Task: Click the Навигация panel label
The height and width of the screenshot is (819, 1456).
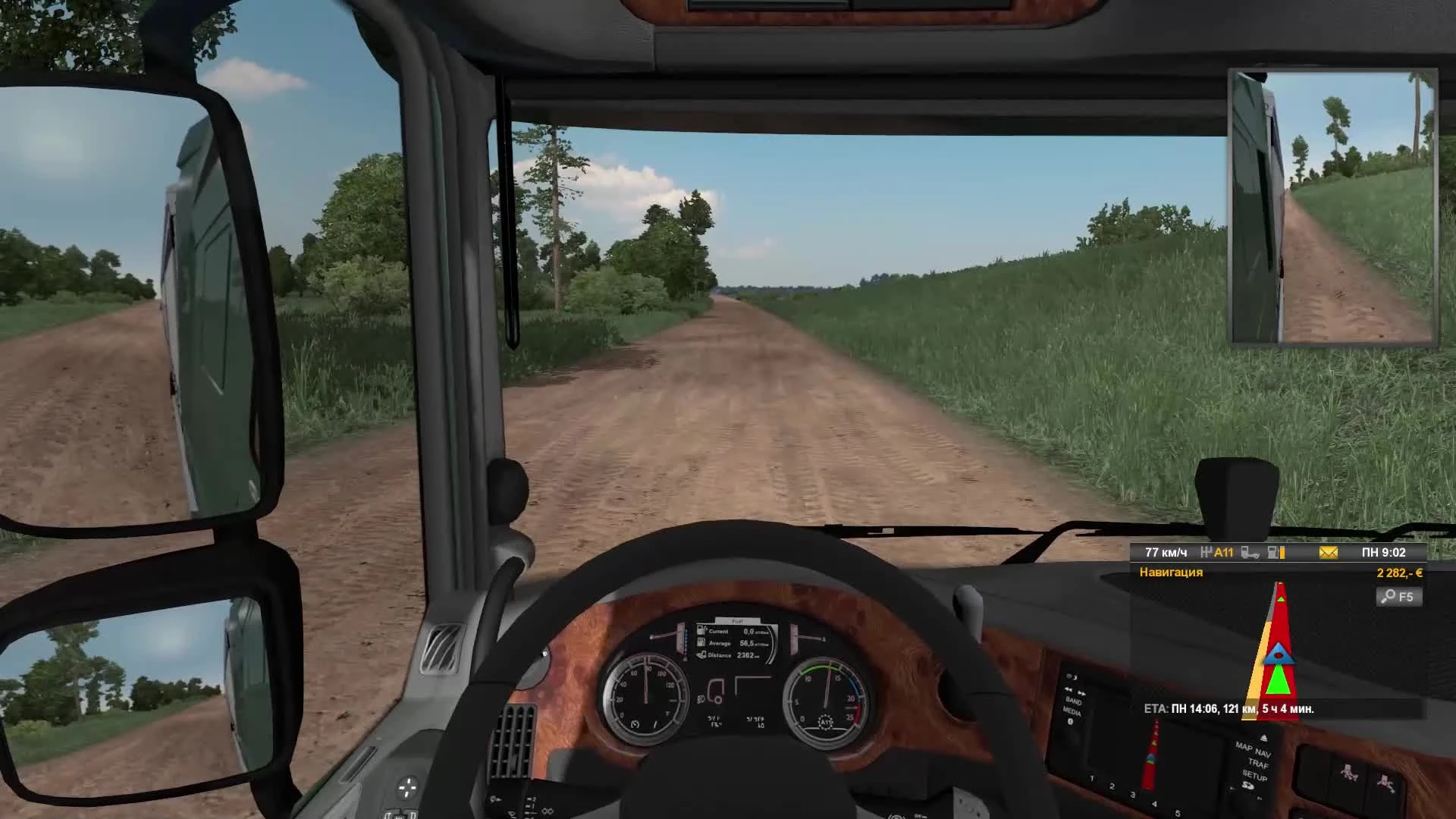Action: point(1171,573)
